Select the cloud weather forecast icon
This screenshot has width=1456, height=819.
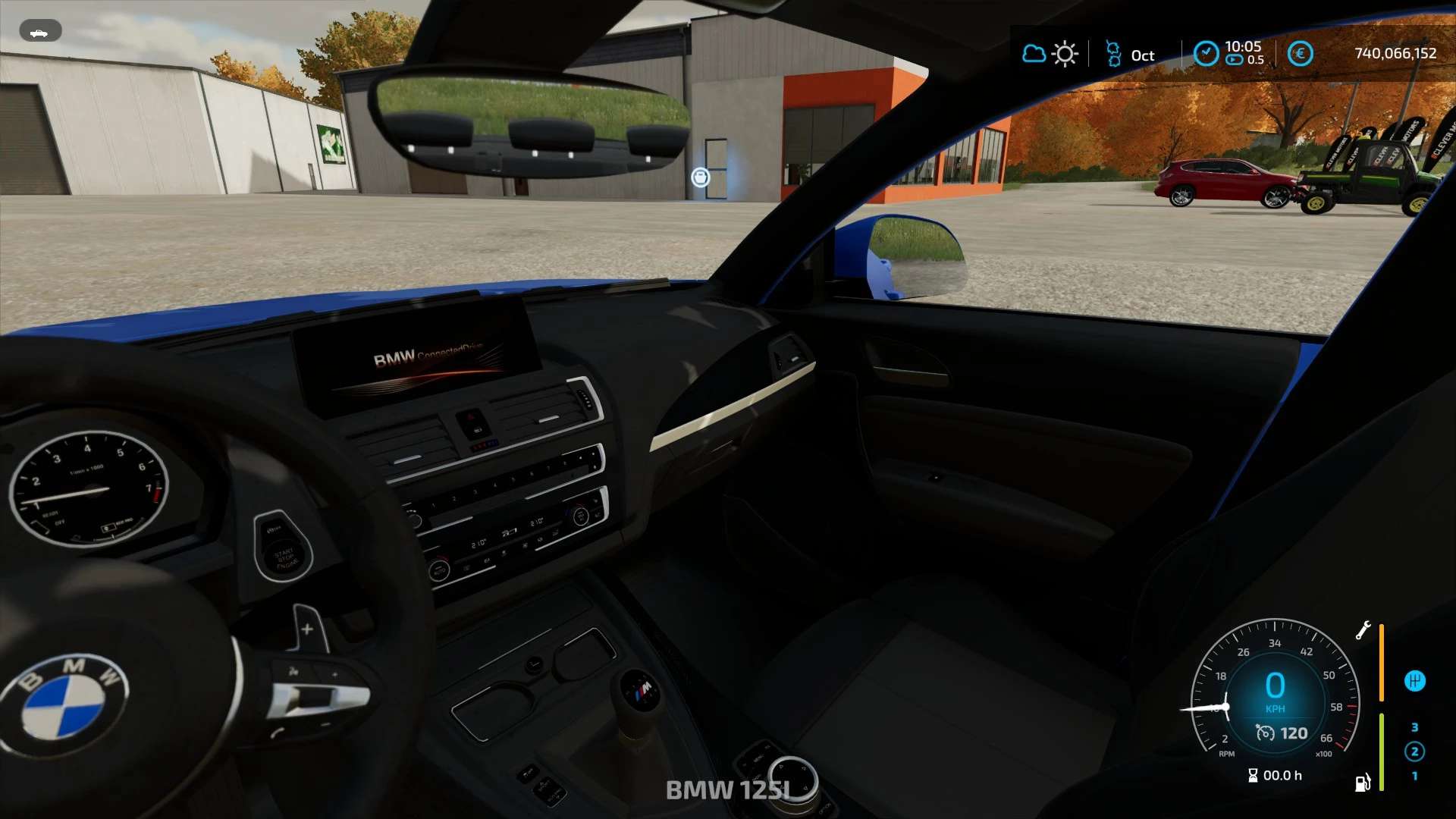click(x=1034, y=54)
